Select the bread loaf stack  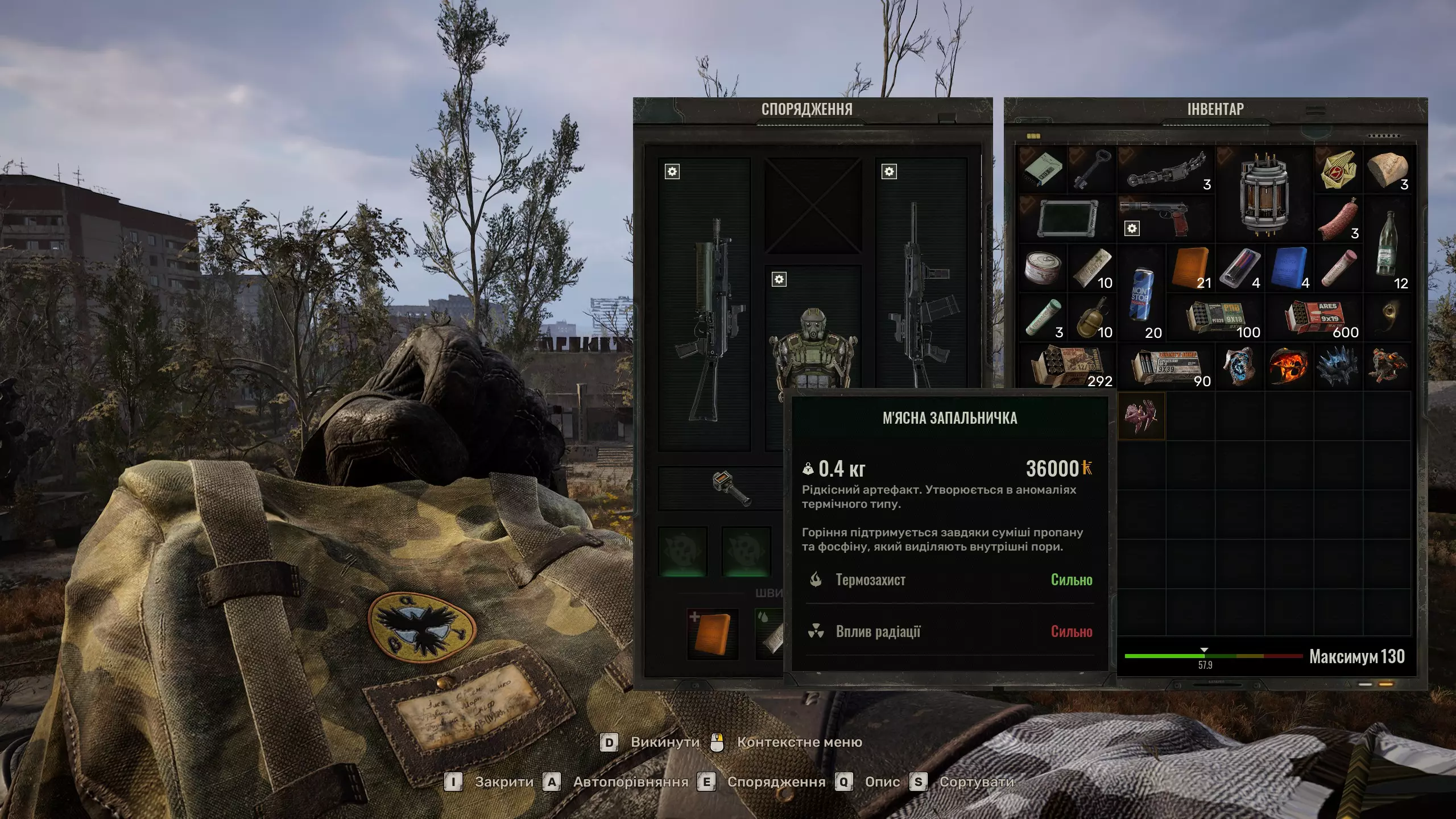pyautogui.click(x=1387, y=169)
